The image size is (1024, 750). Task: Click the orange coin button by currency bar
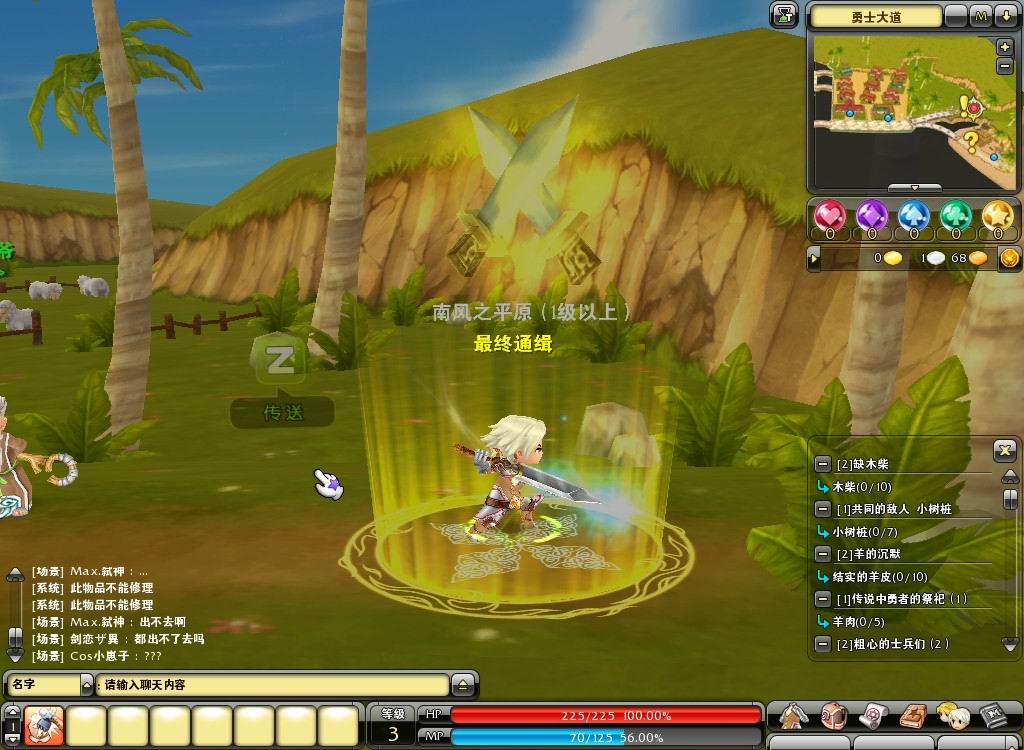point(1009,259)
